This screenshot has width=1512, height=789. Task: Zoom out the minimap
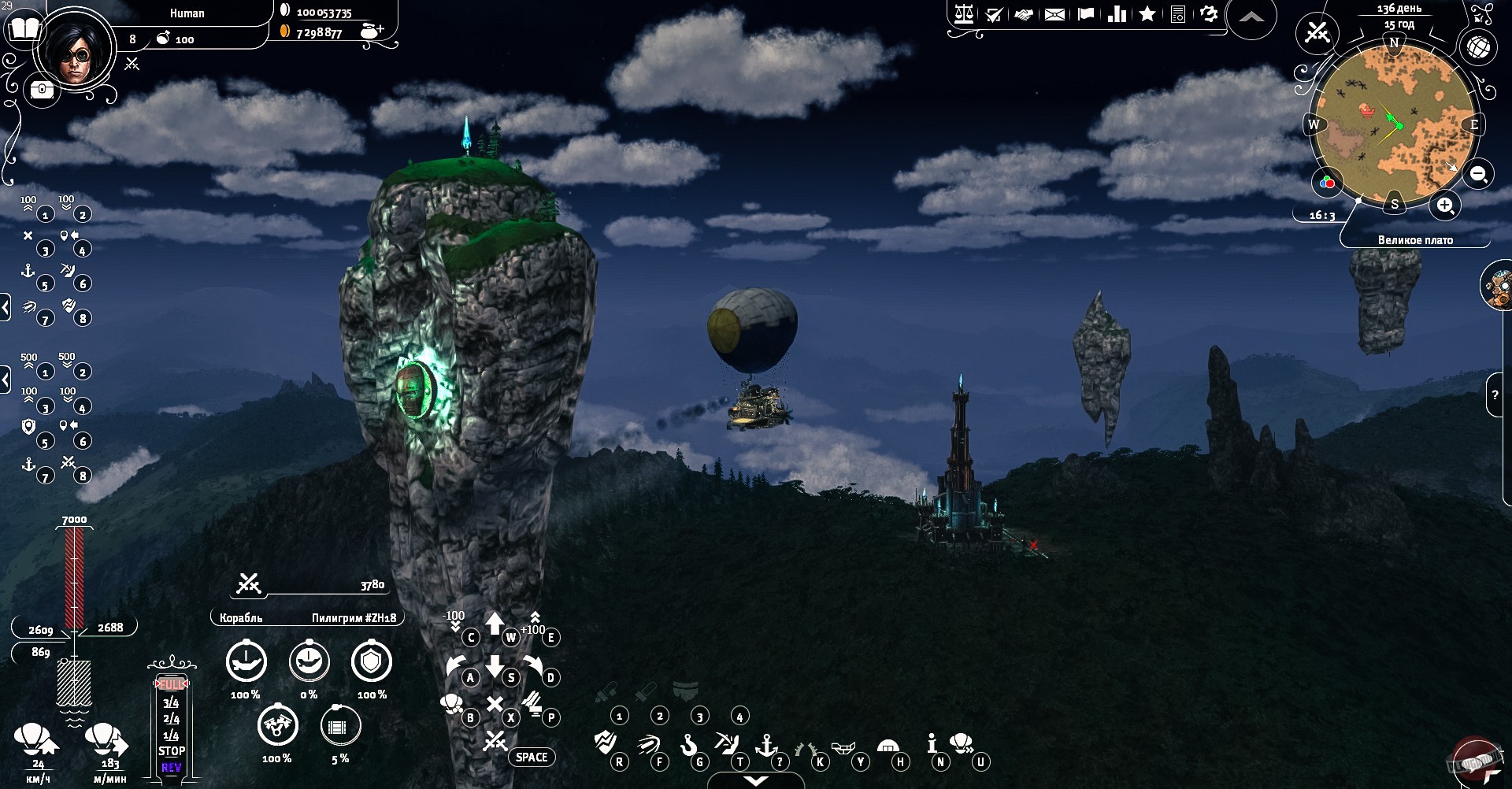click(x=1479, y=174)
